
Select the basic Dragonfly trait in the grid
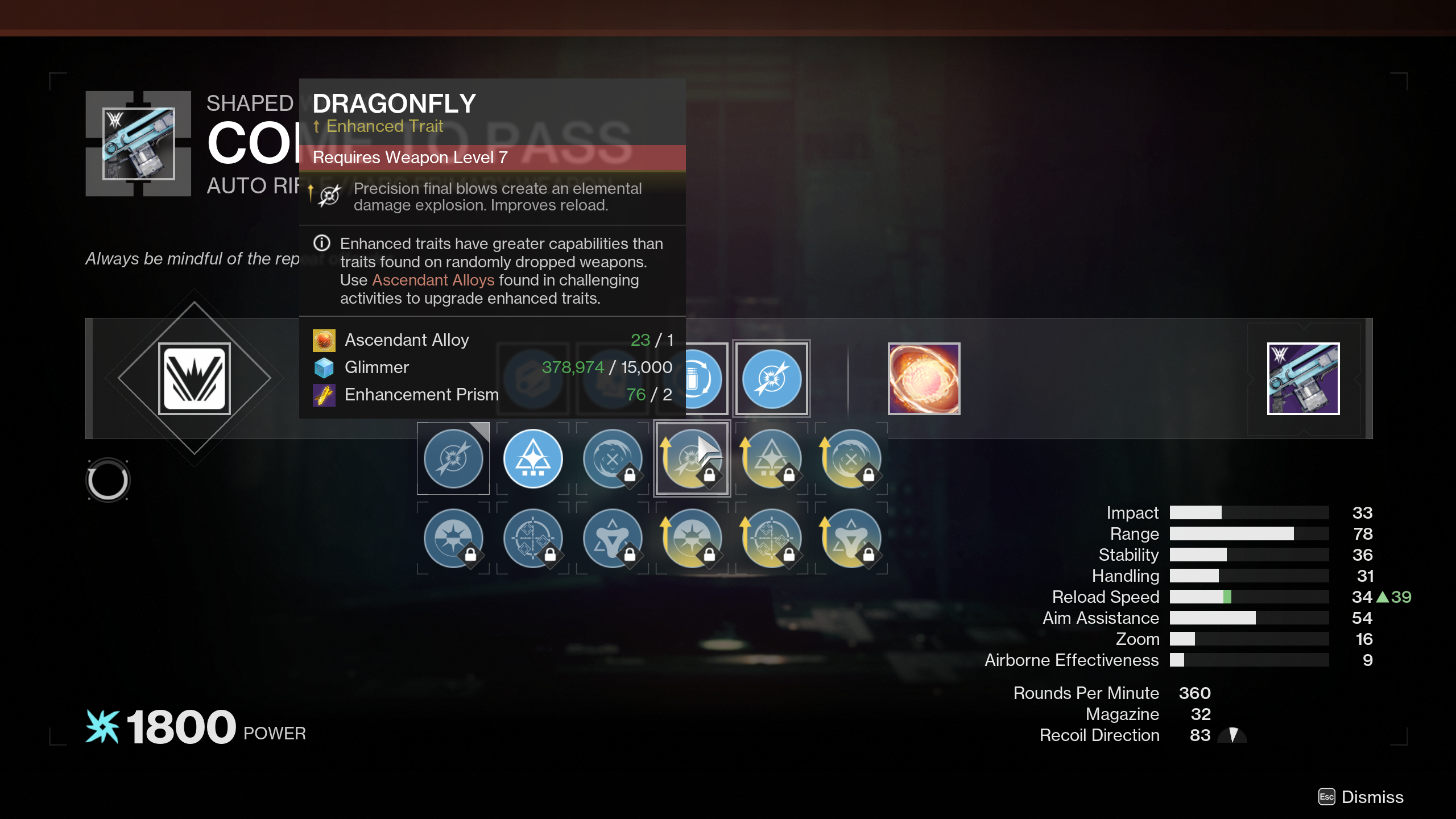pyautogui.click(x=453, y=458)
